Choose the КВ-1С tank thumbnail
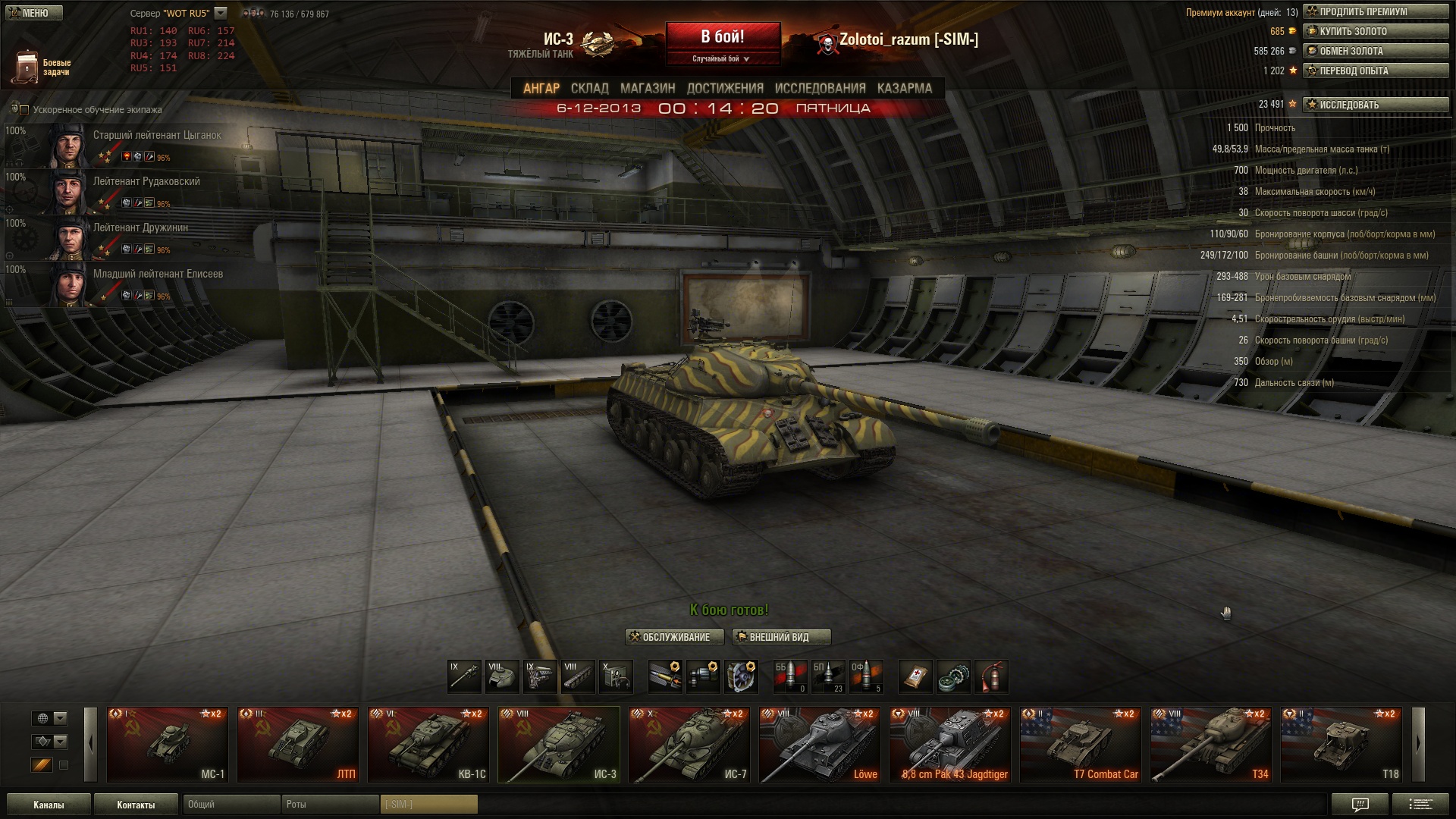This screenshot has width=1456, height=819. click(x=428, y=745)
